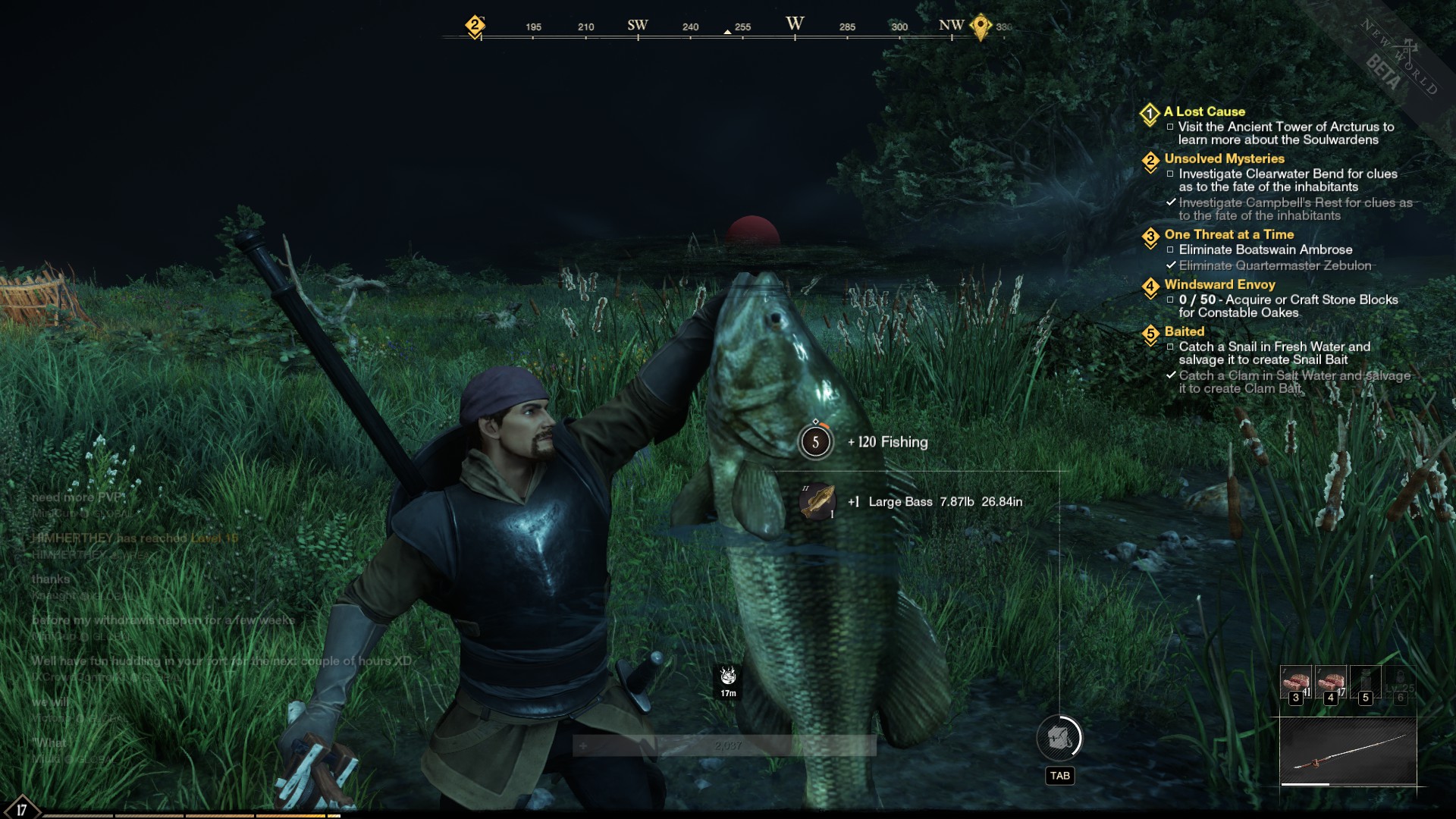Viewport: 1456px width, 819px height.
Task: Click the Fishing level 5 skill badge
Action: pyautogui.click(x=816, y=442)
